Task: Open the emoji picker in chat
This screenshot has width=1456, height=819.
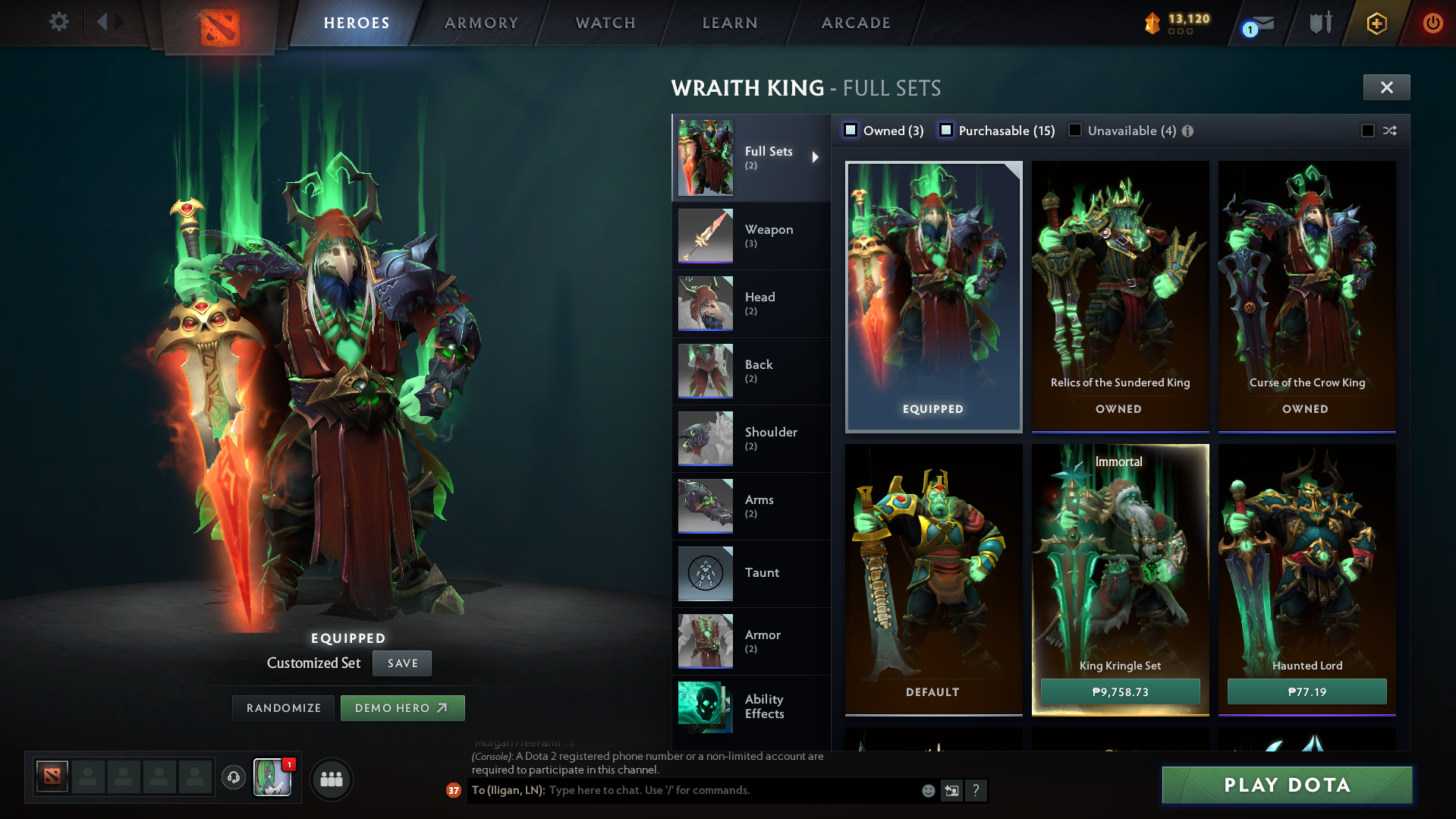Action: click(x=927, y=790)
